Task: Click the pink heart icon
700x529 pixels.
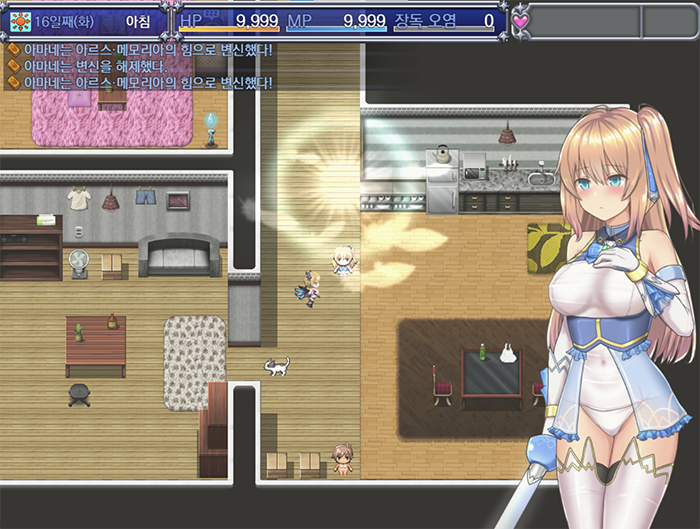Action: (x=522, y=19)
